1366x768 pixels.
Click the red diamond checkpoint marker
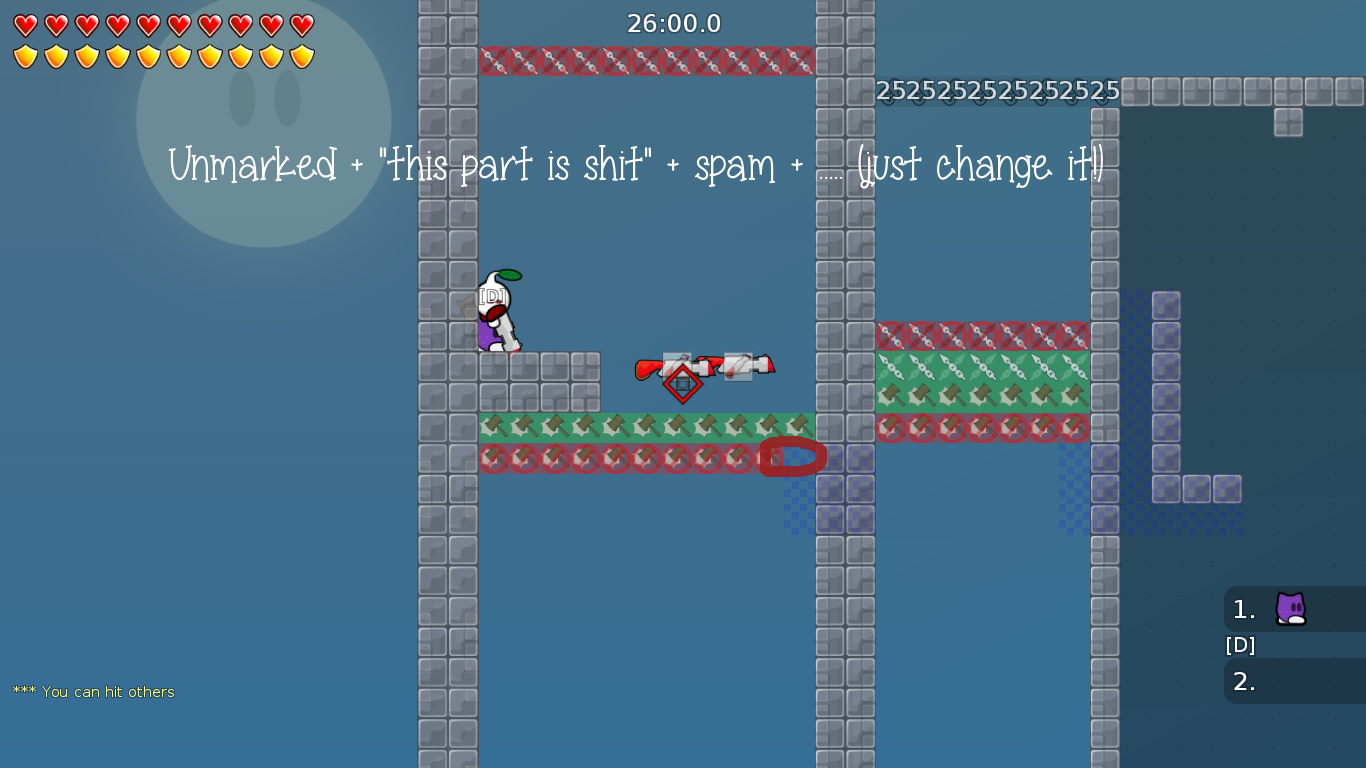tap(683, 383)
